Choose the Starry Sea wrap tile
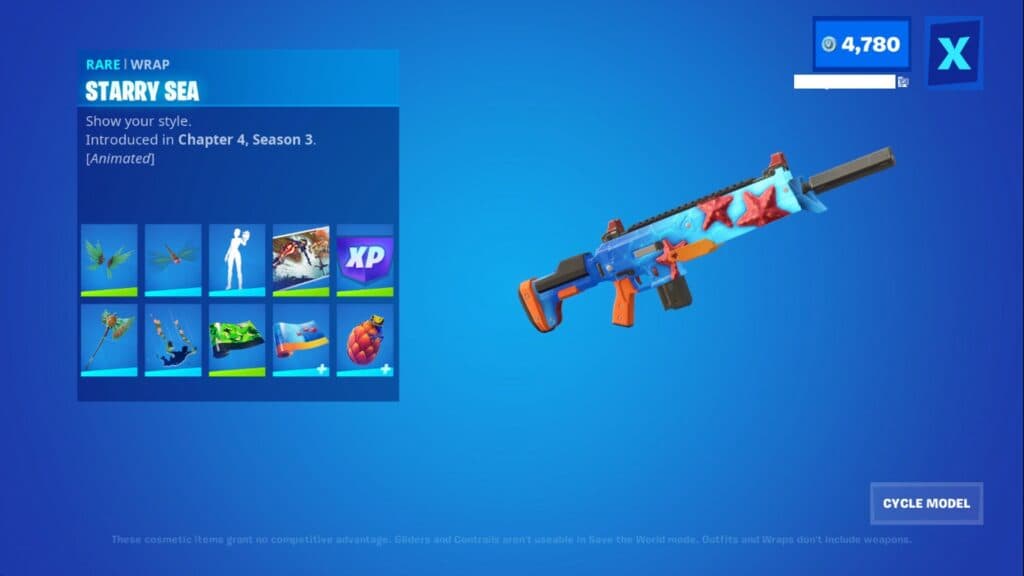 301,340
